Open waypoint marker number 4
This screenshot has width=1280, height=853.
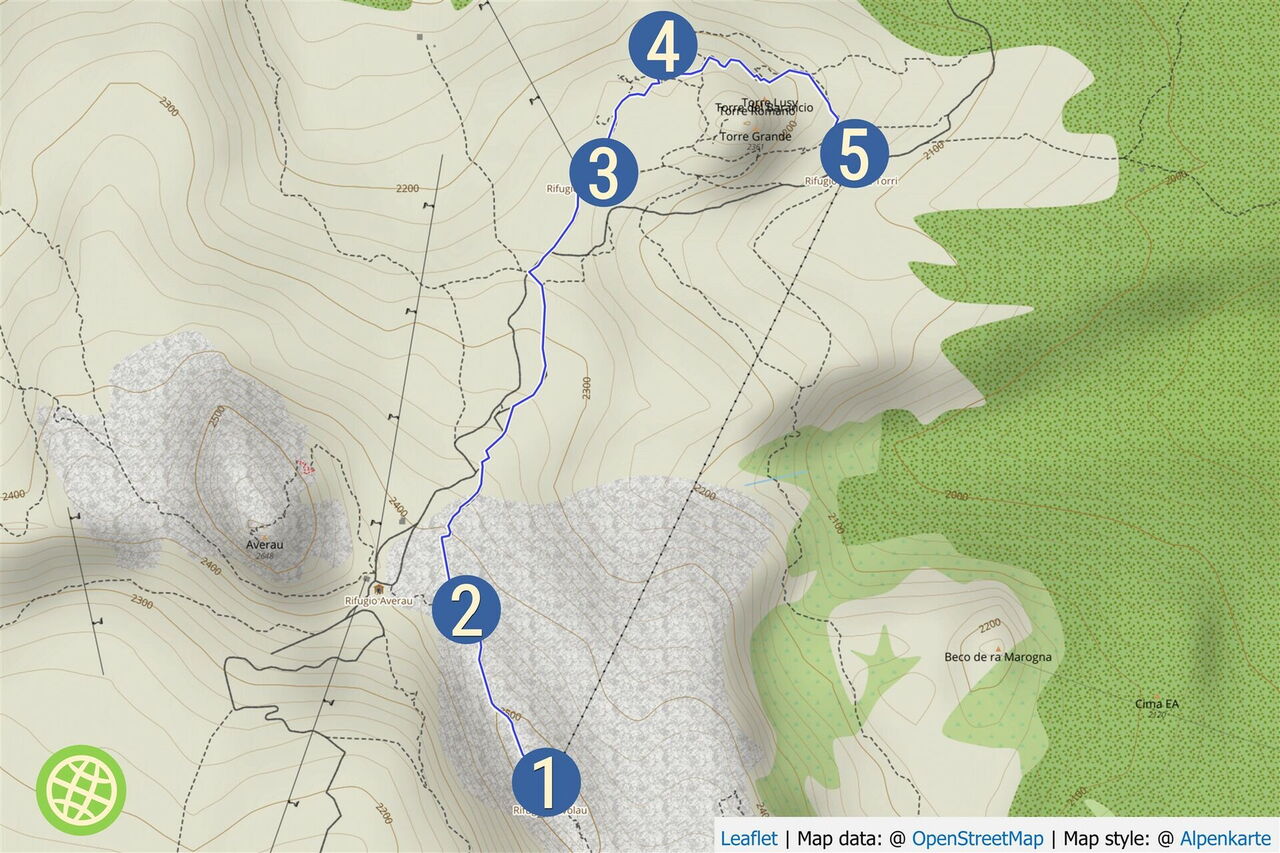662,46
